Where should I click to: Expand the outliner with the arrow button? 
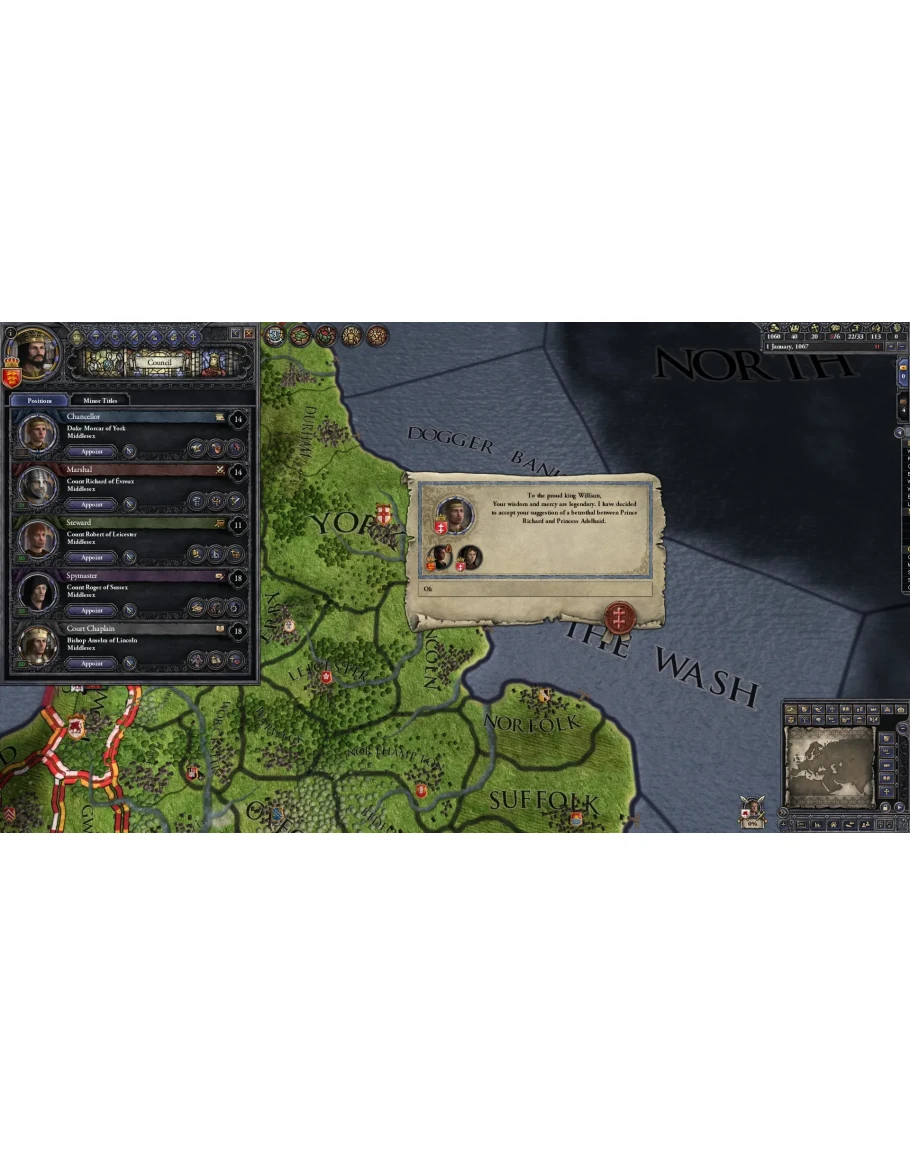click(898, 432)
